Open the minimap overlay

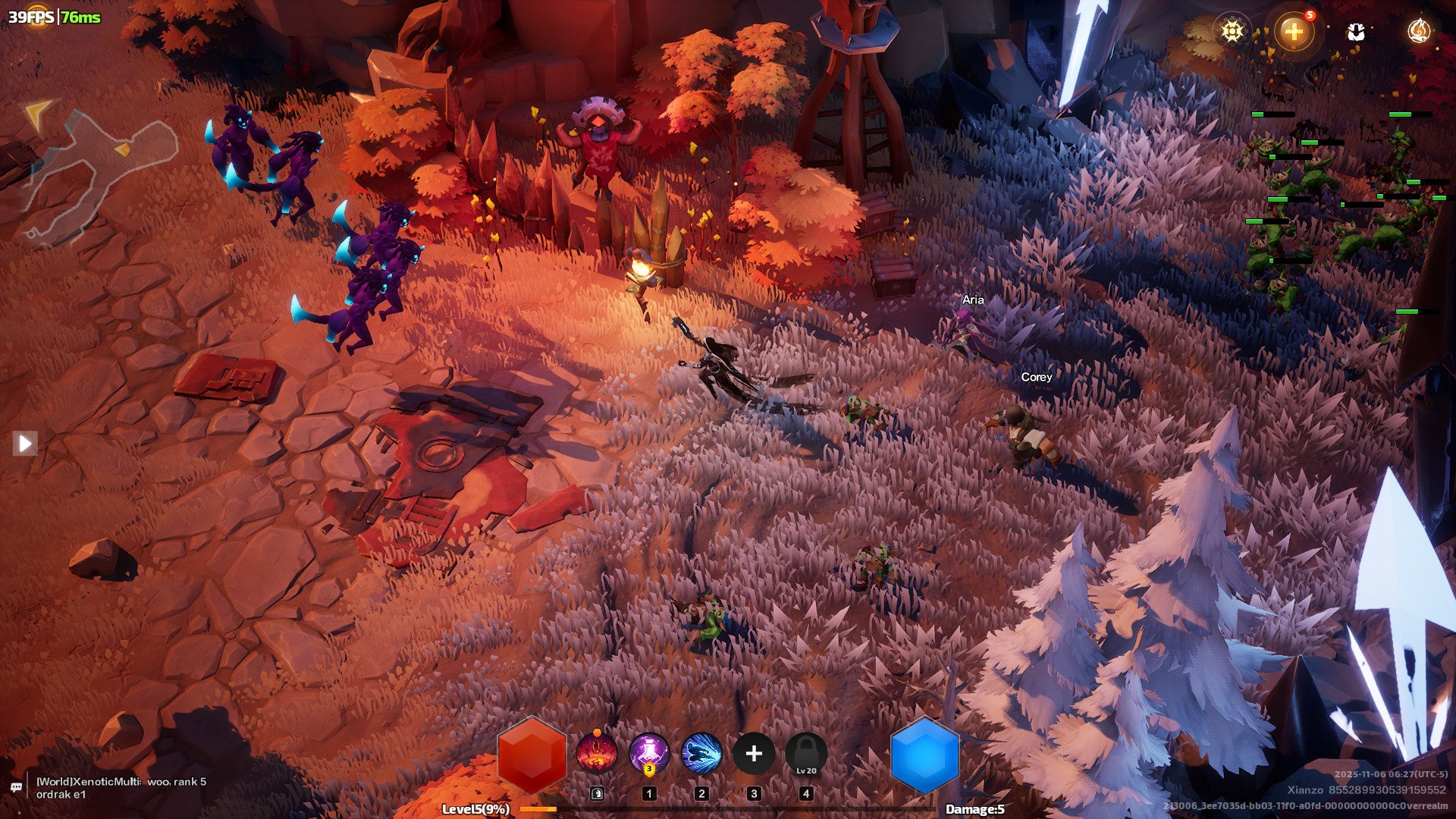pyautogui.click(x=99, y=174)
